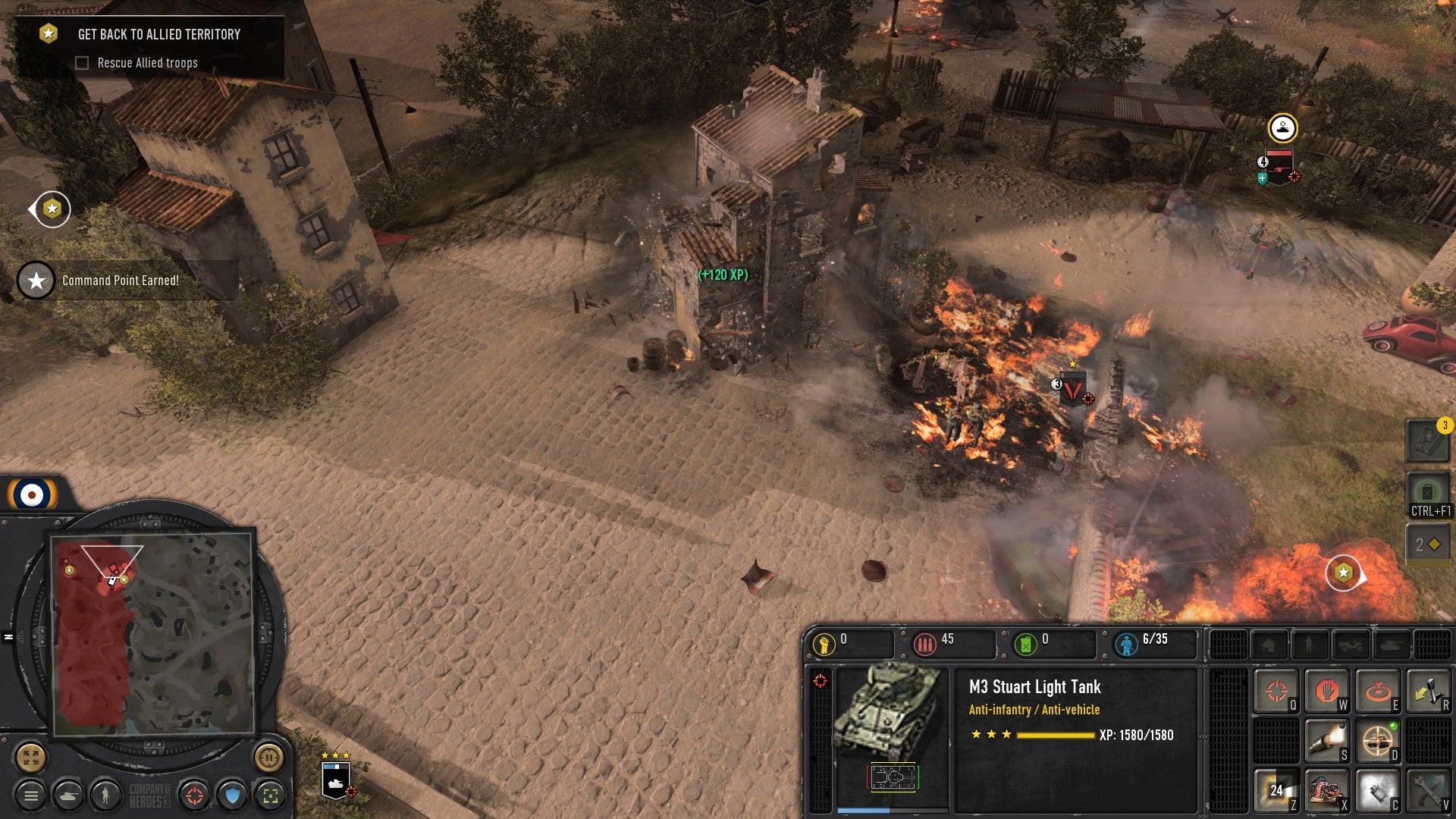The image size is (1456, 819).
Task: Order a retreat with the yellow arrow icon
Action: [1427, 691]
